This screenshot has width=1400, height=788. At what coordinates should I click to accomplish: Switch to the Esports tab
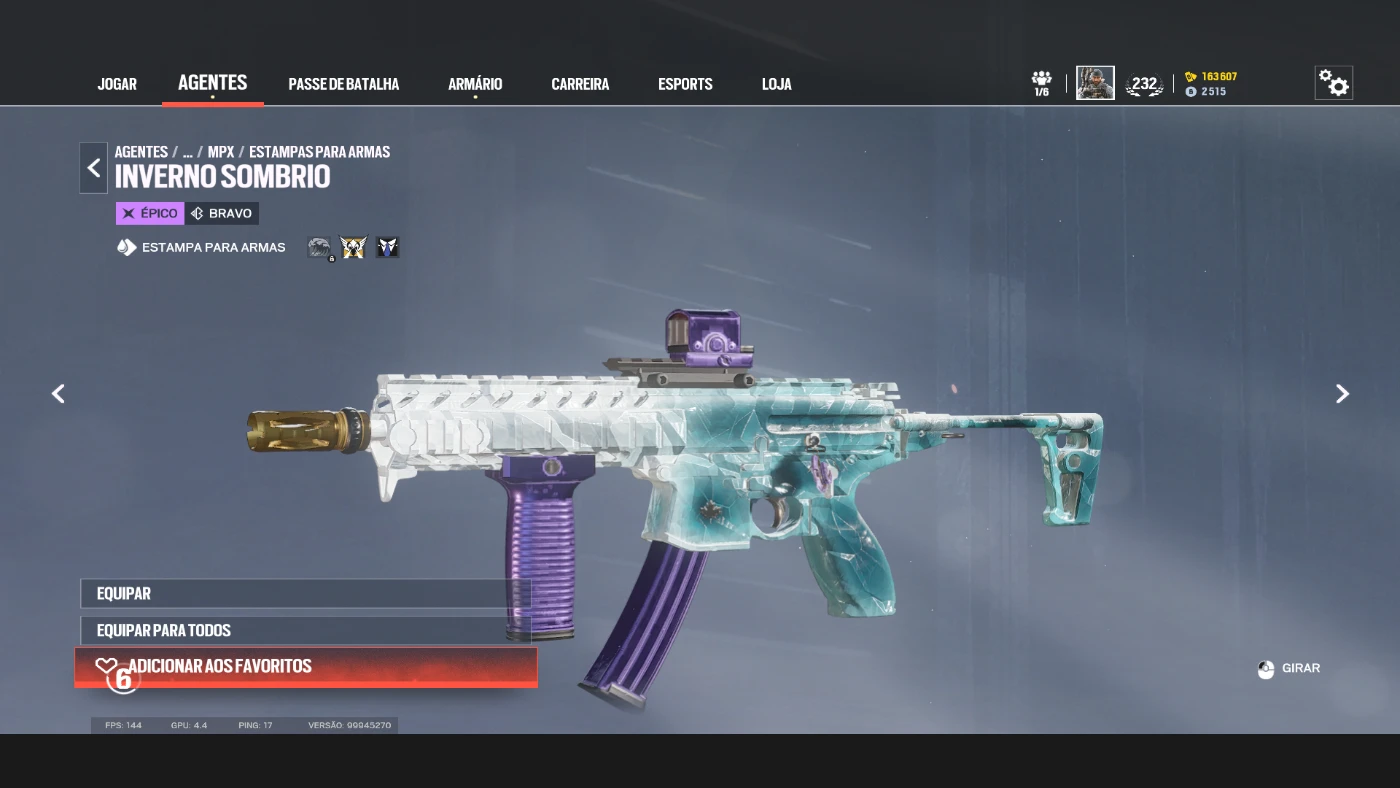point(685,84)
